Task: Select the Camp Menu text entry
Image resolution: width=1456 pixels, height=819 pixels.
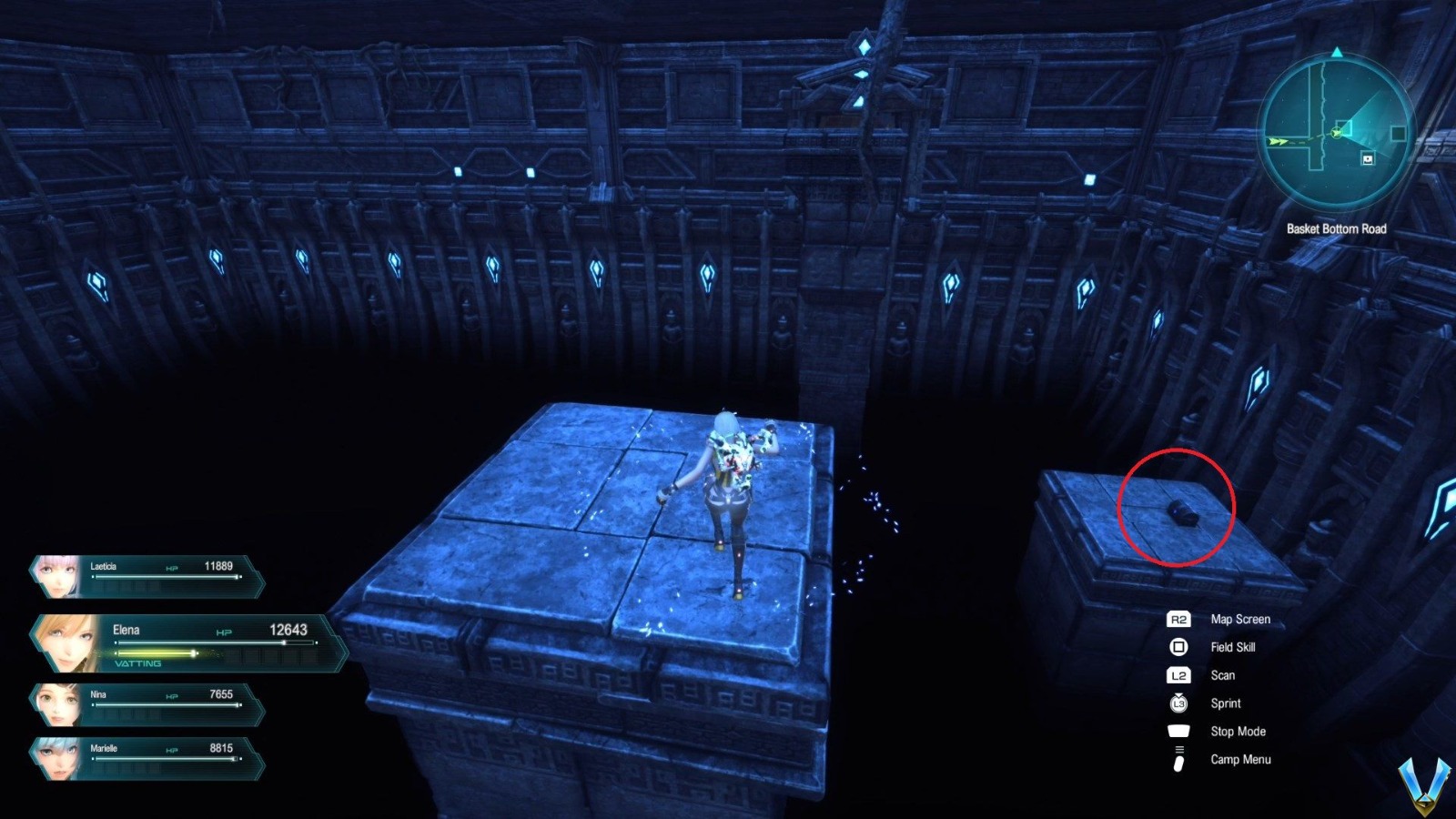Action: tap(1242, 759)
